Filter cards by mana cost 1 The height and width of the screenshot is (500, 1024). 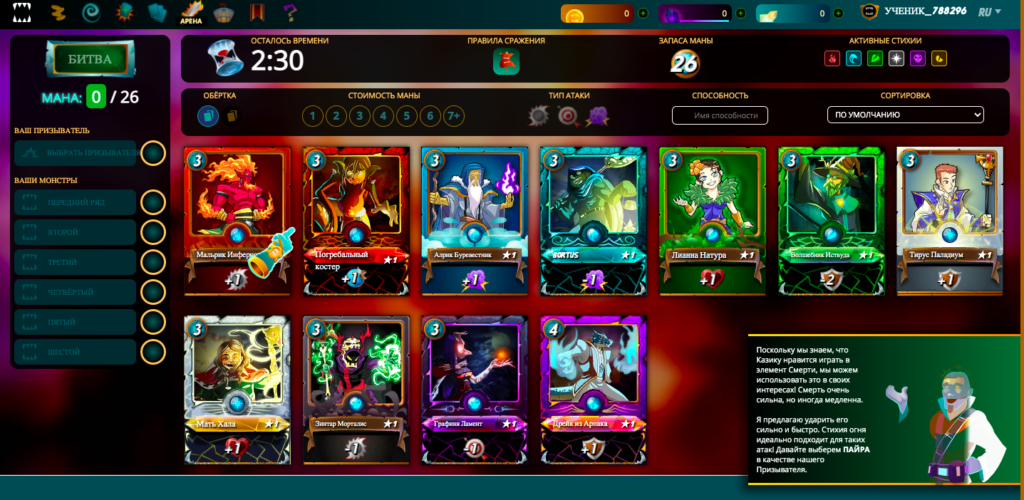[x=313, y=116]
